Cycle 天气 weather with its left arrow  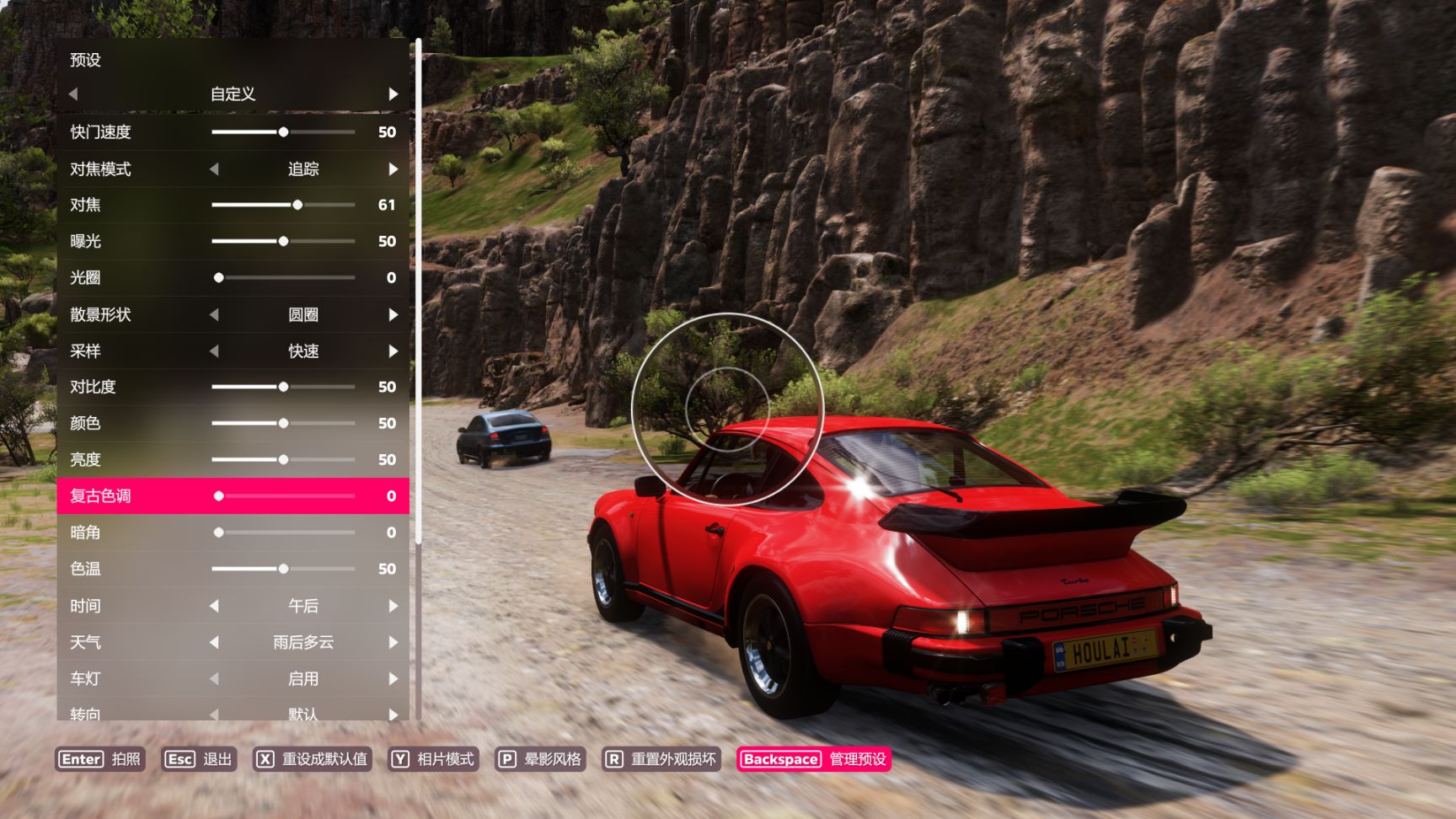(214, 642)
